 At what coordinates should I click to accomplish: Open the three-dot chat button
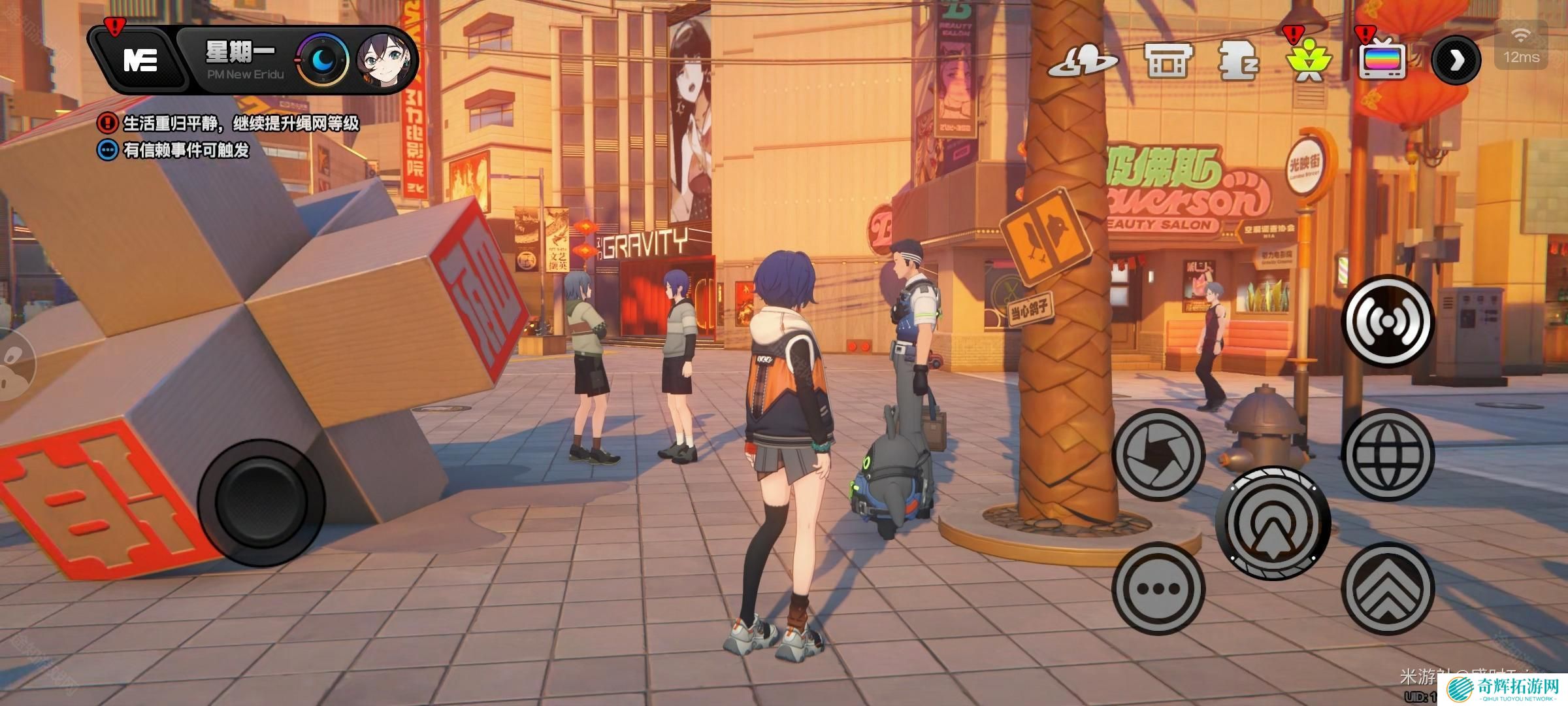(x=1158, y=588)
